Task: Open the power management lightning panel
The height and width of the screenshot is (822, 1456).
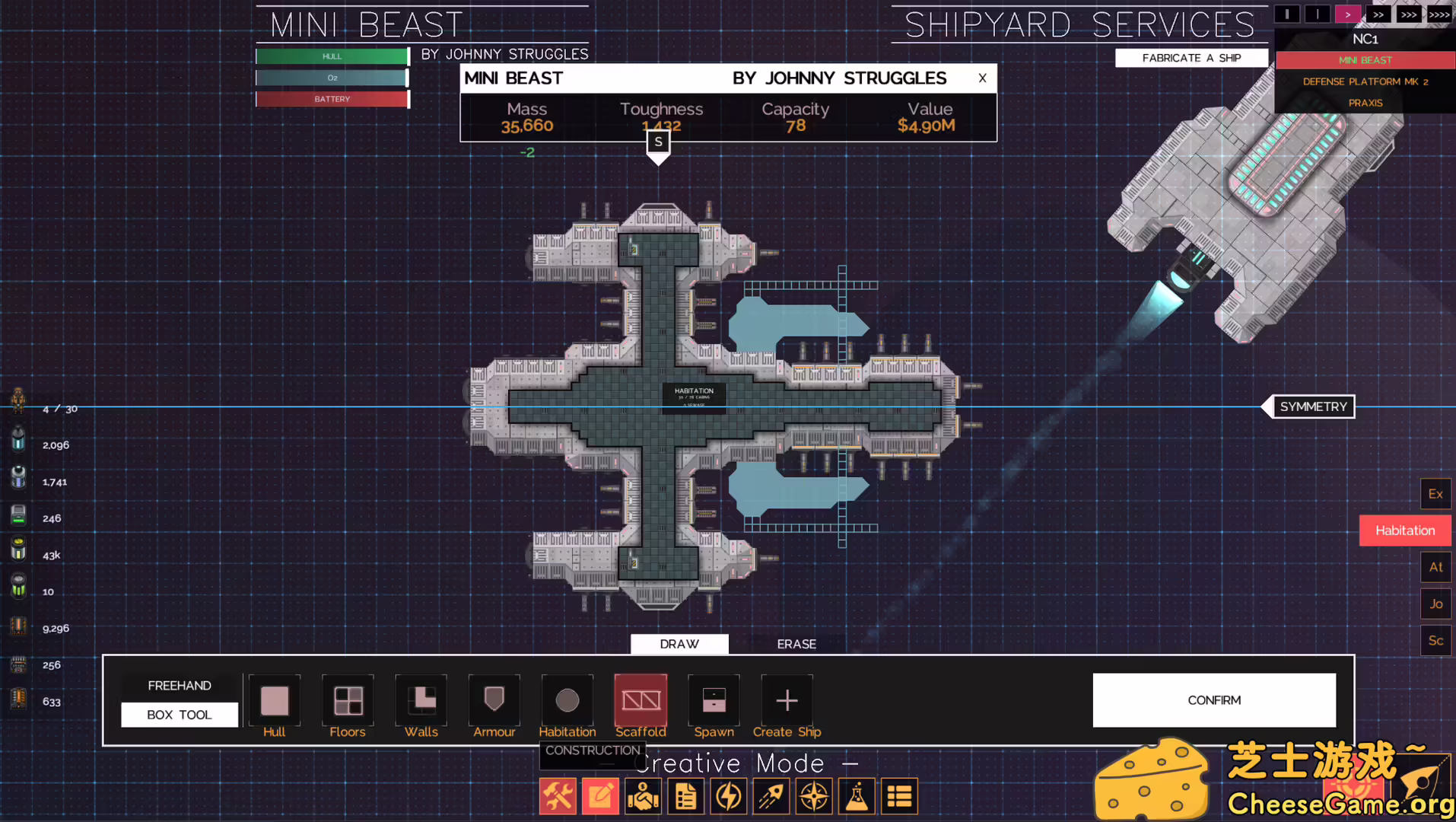Action: click(x=728, y=795)
